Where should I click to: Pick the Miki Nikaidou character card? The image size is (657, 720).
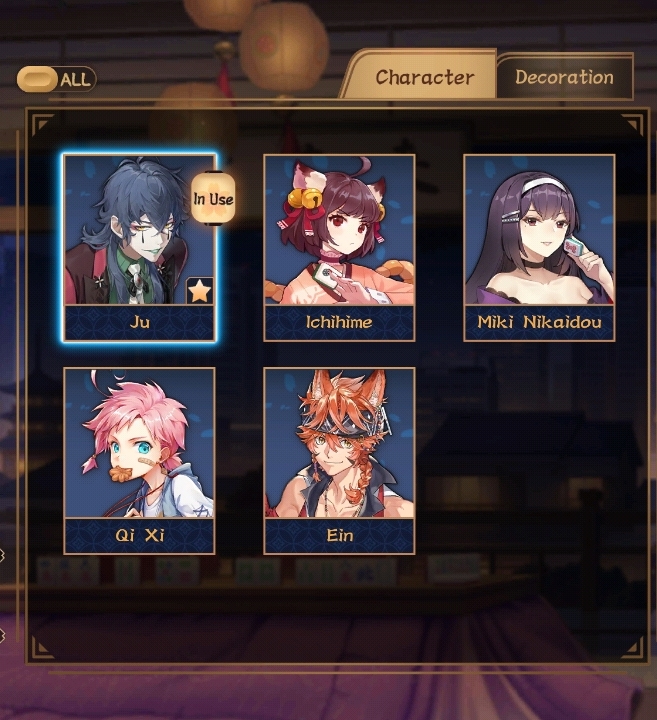pyautogui.click(x=539, y=245)
